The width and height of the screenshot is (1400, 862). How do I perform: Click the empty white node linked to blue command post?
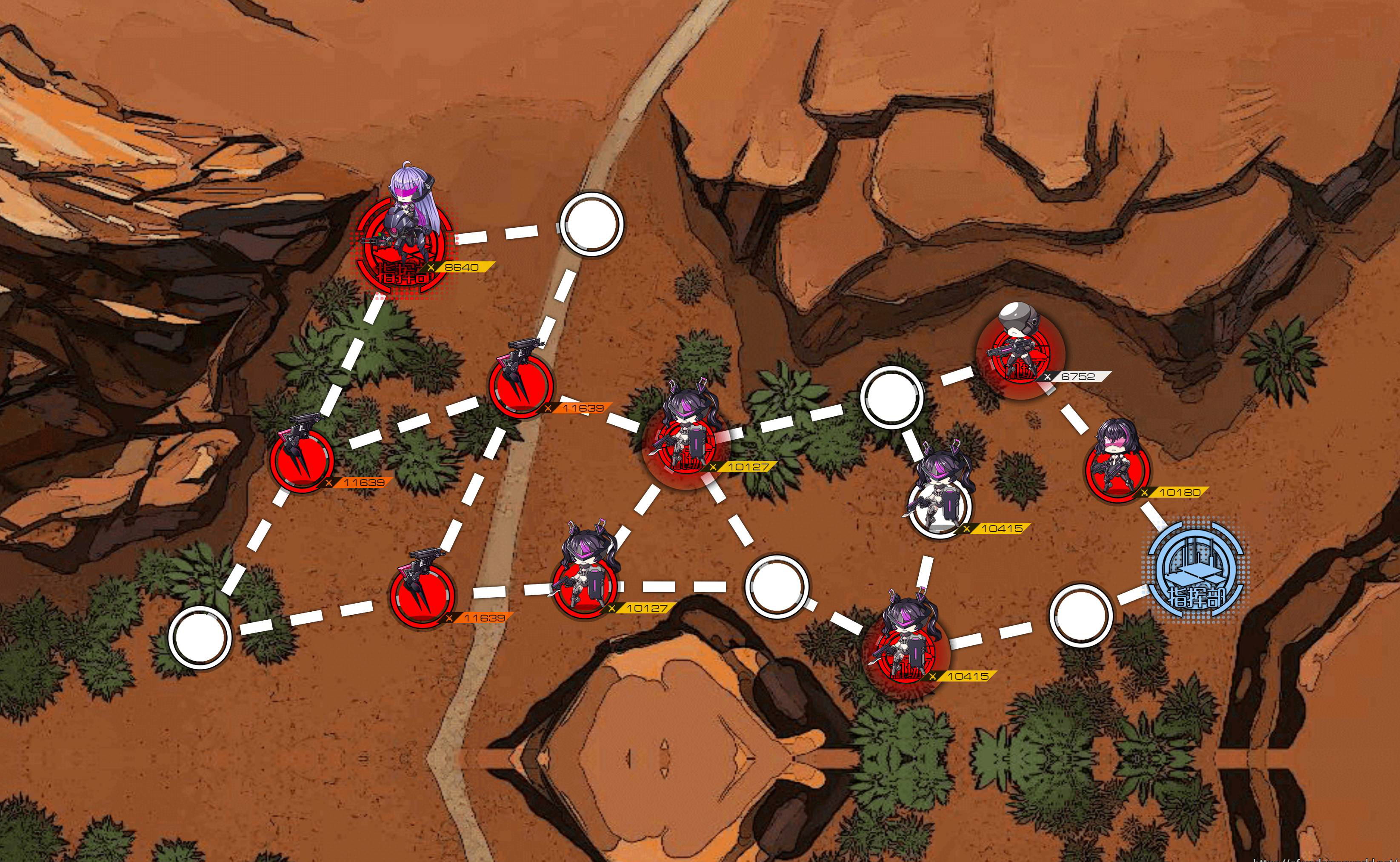1080,614
